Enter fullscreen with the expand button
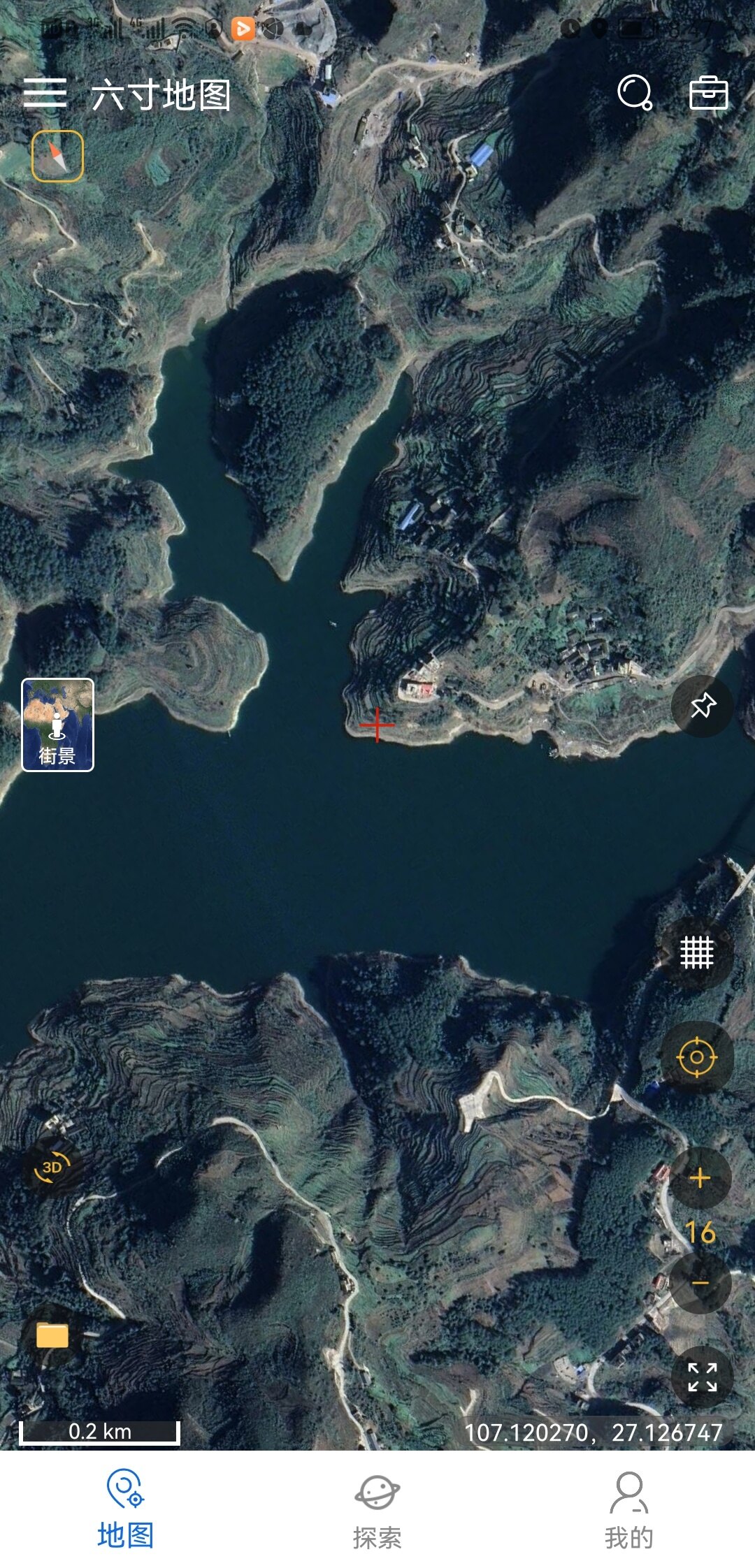Screen dimensions: 755x1568 [x=702, y=1377]
